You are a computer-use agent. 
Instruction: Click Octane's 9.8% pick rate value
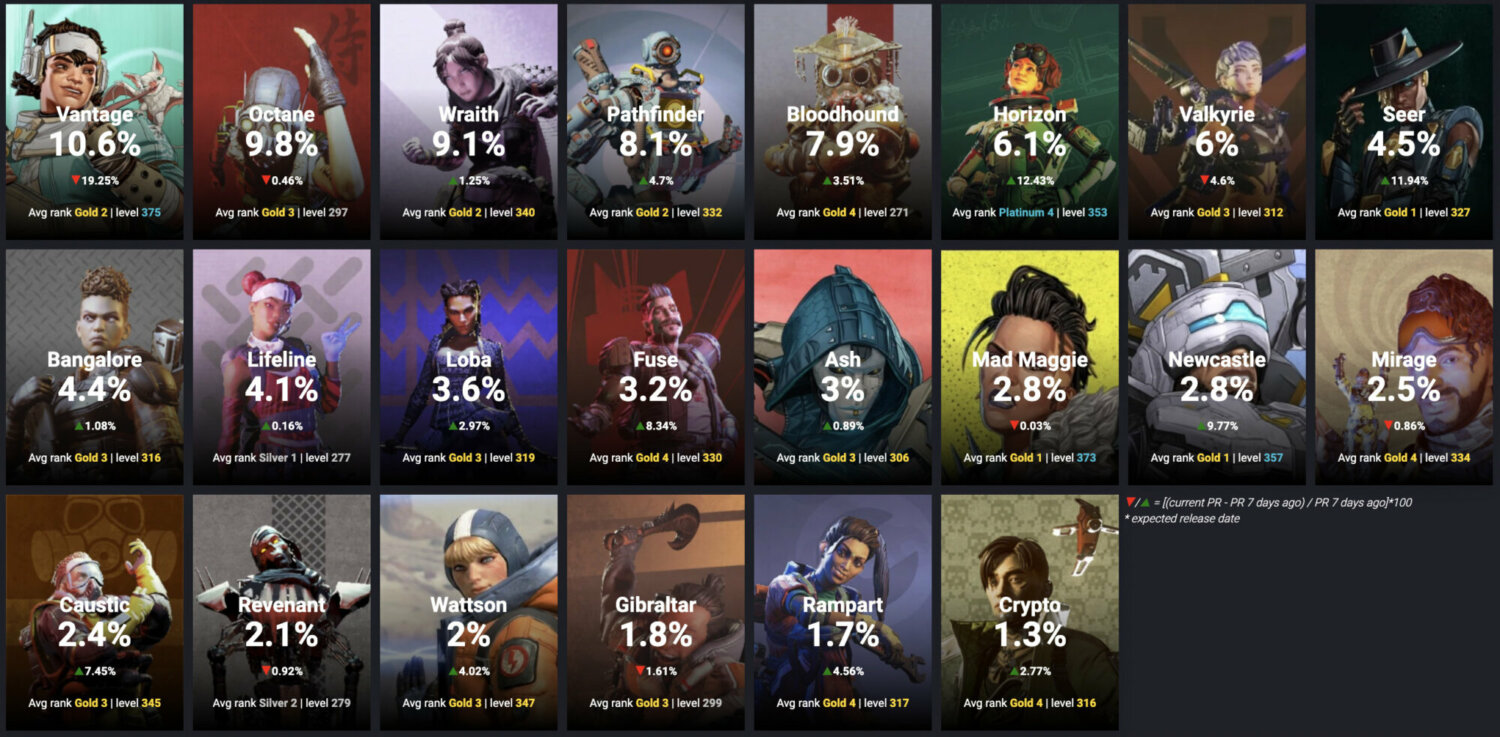click(x=280, y=142)
